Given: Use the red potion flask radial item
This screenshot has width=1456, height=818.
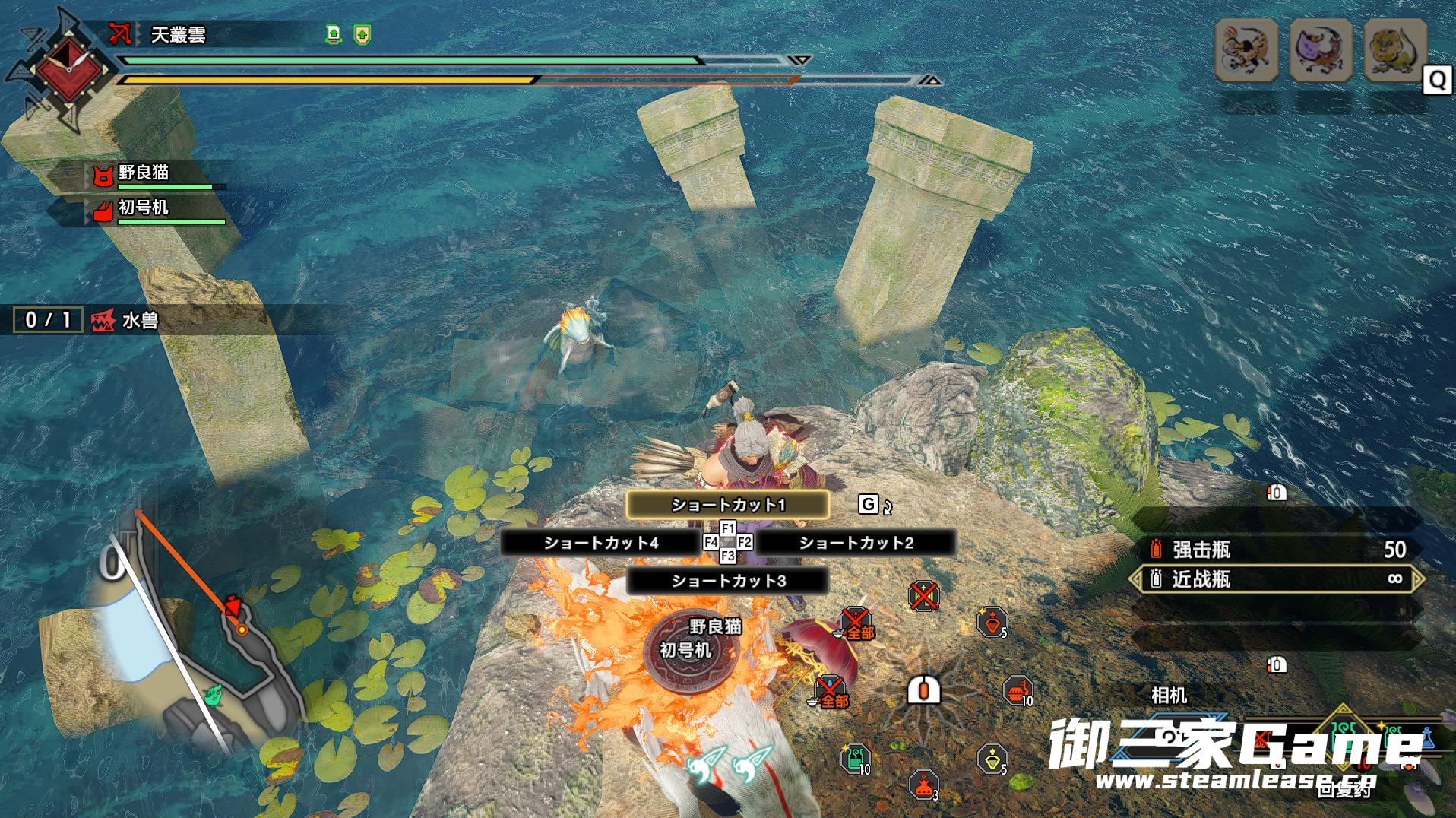Looking at the screenshot, I should tap(992, 623).
